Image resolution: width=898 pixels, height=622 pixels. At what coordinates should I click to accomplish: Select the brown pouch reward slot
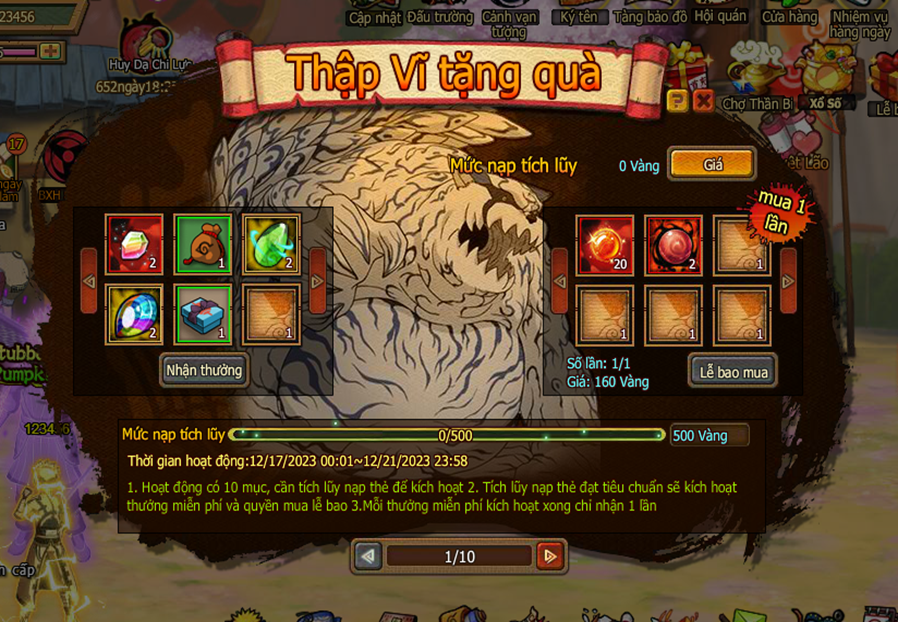point(203,244)
